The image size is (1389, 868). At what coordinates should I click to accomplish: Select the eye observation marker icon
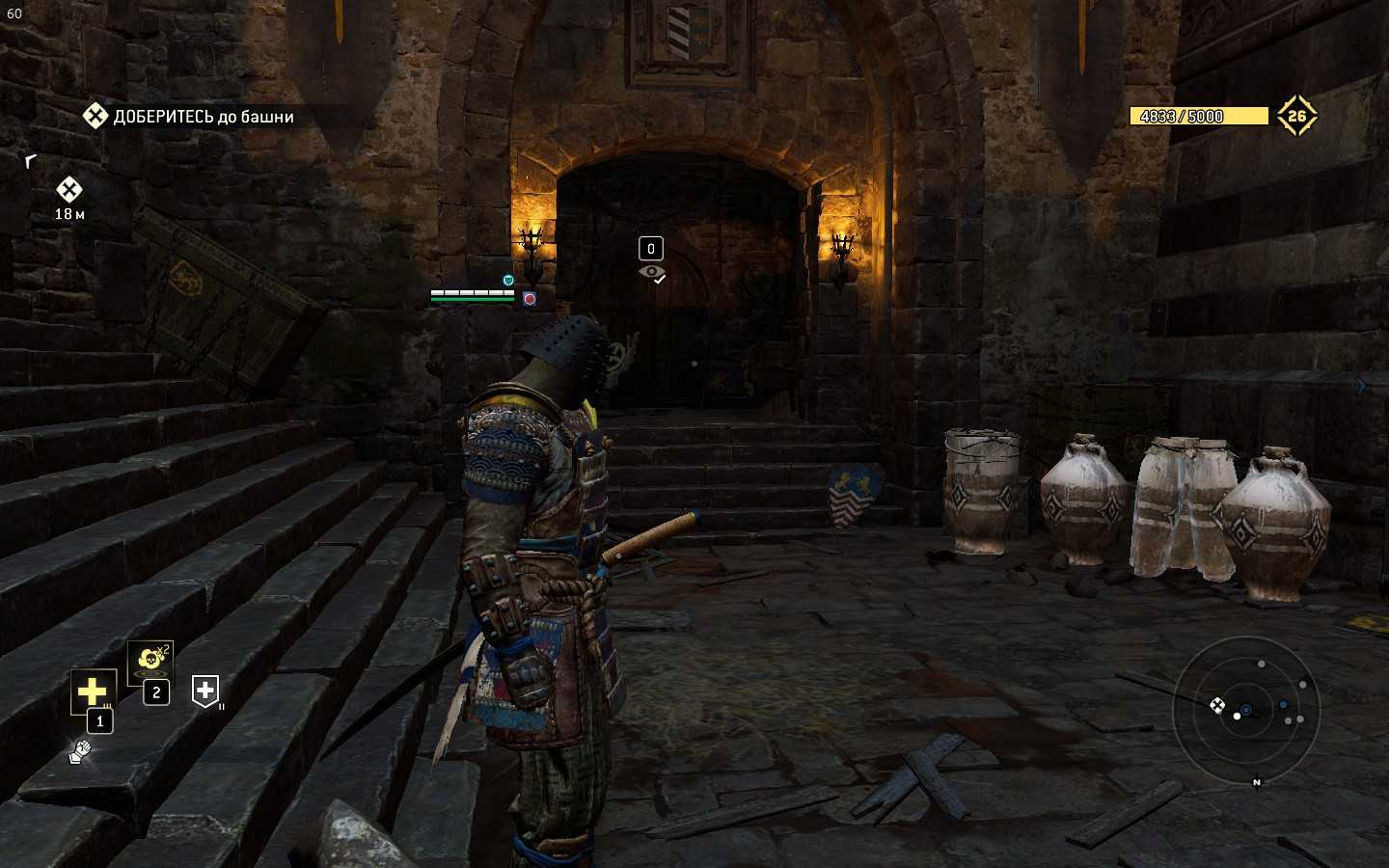coord(652,273)
